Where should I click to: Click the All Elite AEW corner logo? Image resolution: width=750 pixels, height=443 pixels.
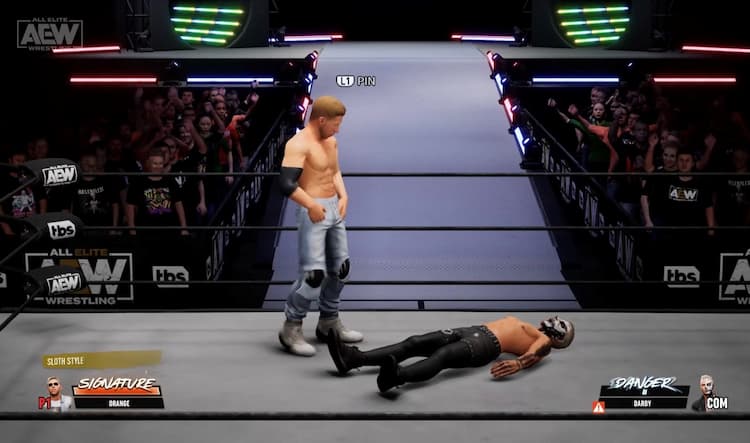coord(49,33)
